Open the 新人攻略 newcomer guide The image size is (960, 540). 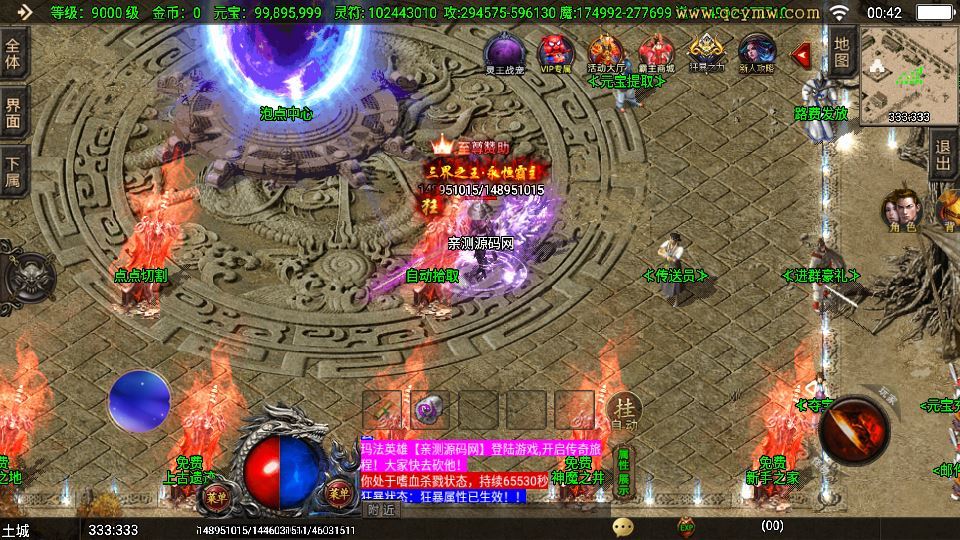pos(757,52)
